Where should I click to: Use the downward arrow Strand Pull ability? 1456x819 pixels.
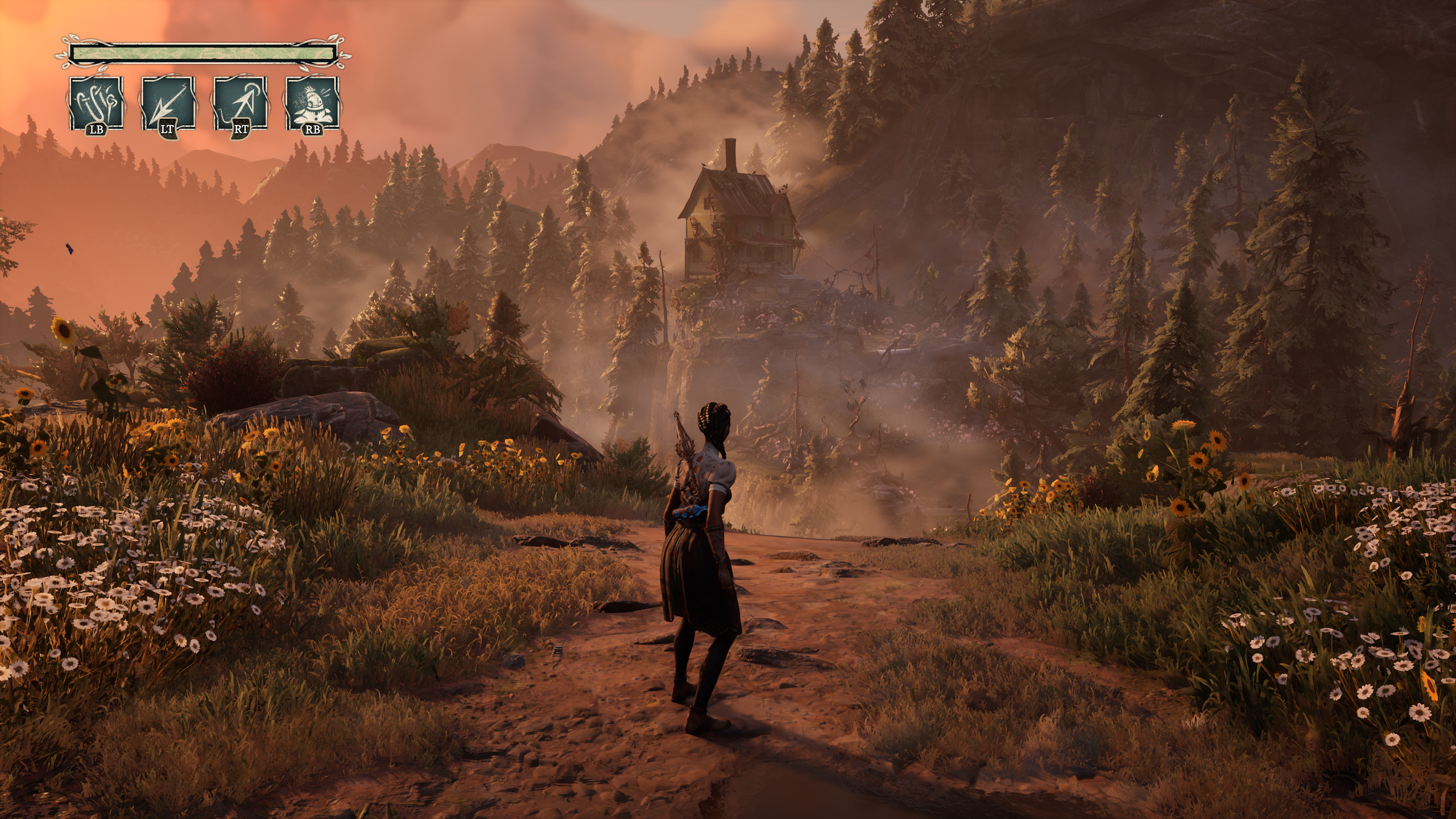point(168,105)
